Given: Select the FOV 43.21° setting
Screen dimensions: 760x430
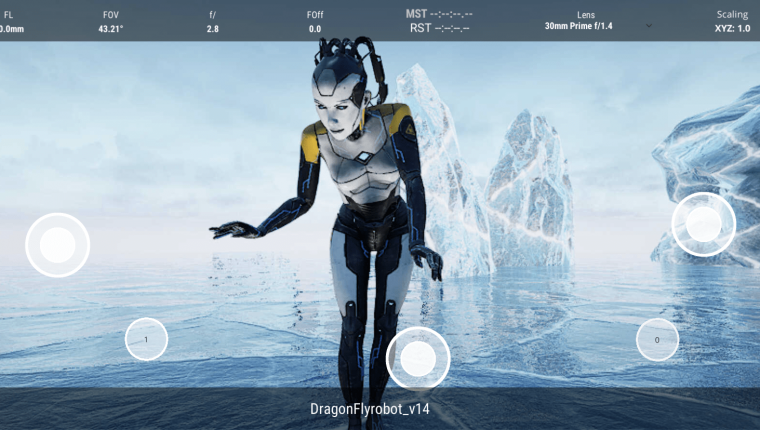Looking at the screenshot, I should coord(110,22).
